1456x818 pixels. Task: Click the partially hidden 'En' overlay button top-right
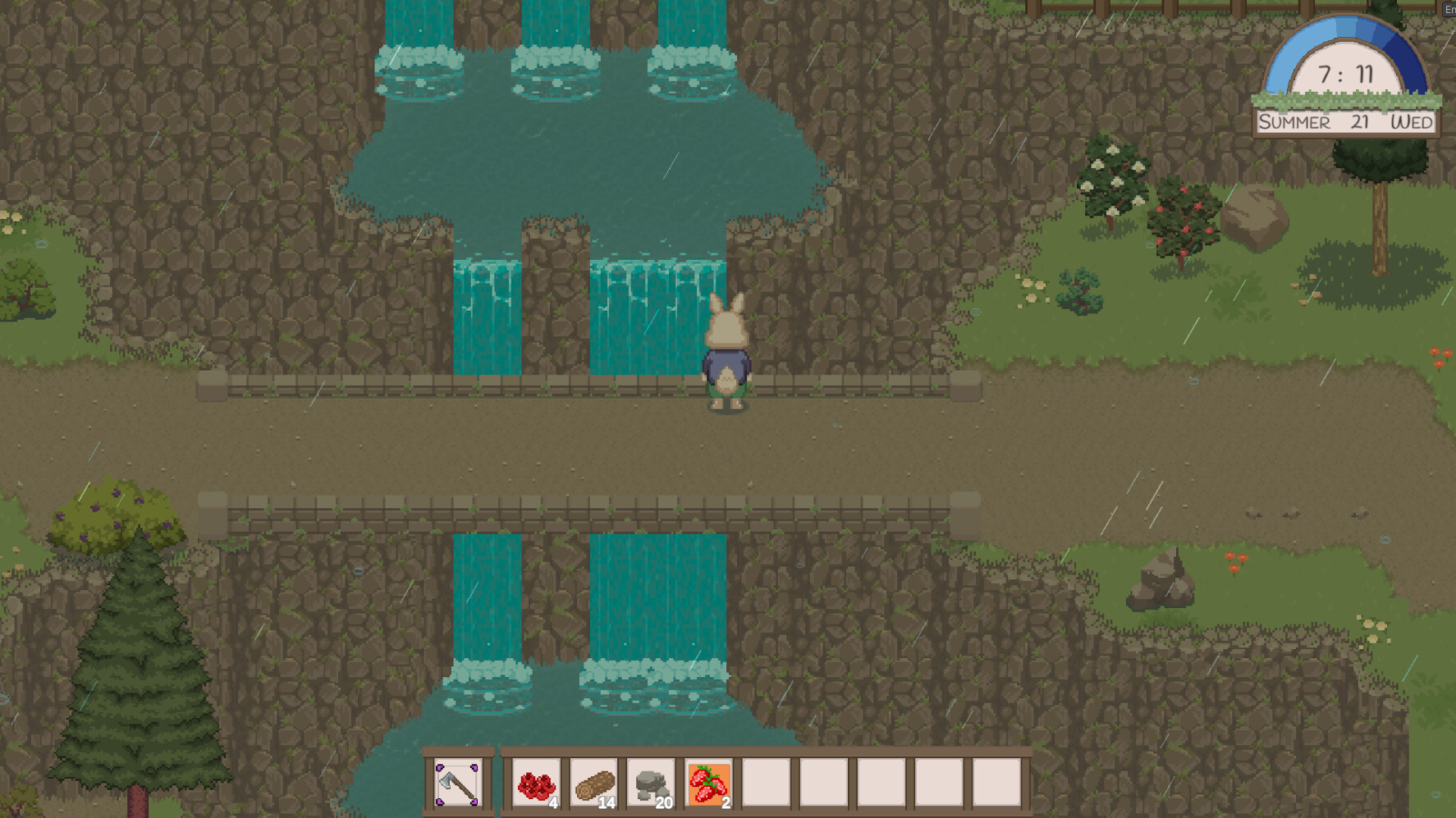click(x=1448, y=10)
